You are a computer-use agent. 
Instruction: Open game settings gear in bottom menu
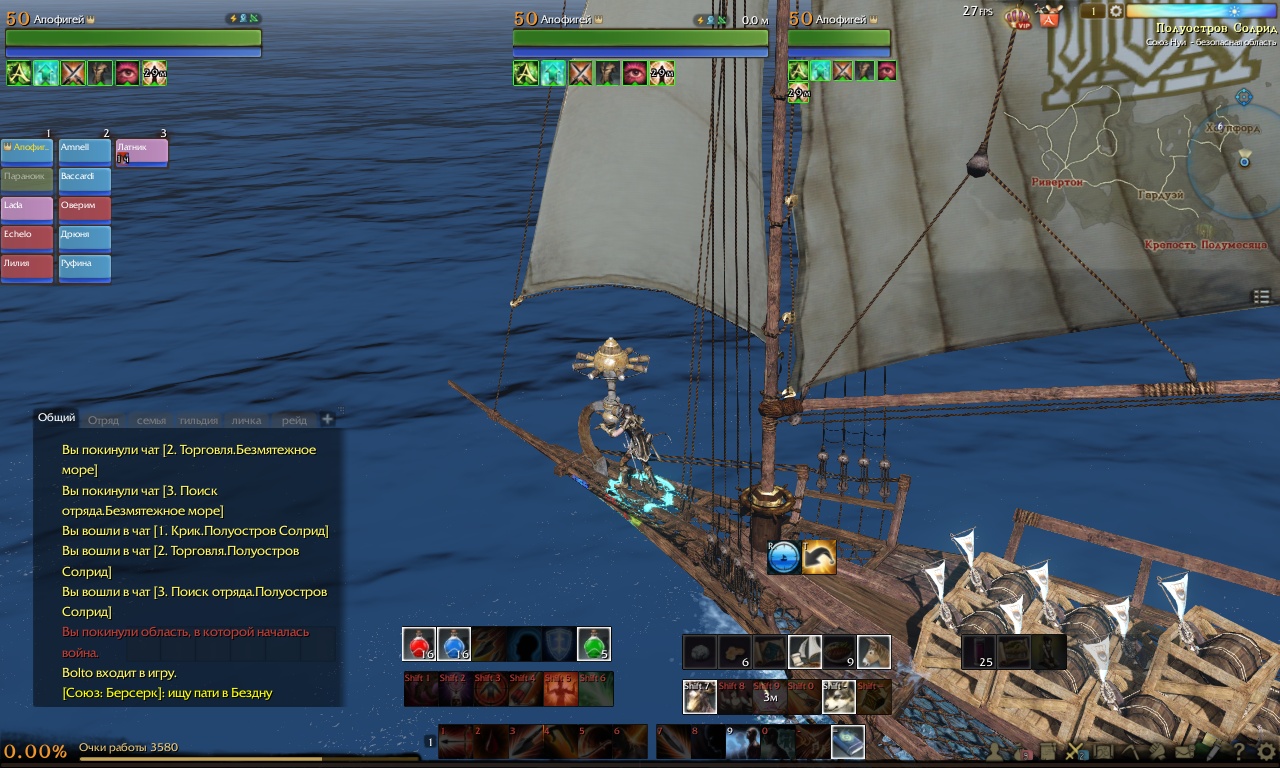point(1266,750)
